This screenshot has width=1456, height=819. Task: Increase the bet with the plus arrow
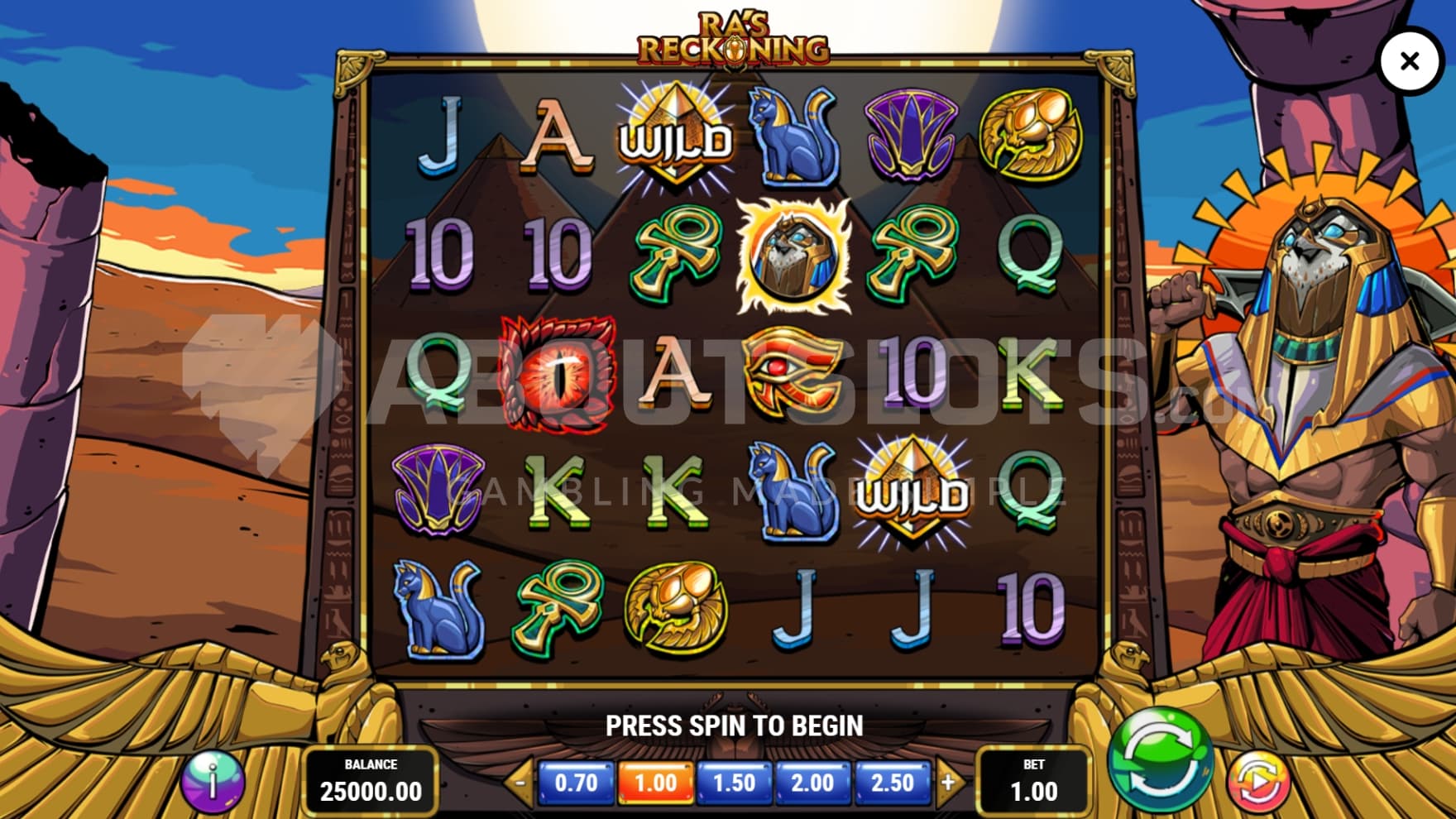coord(948,782)
